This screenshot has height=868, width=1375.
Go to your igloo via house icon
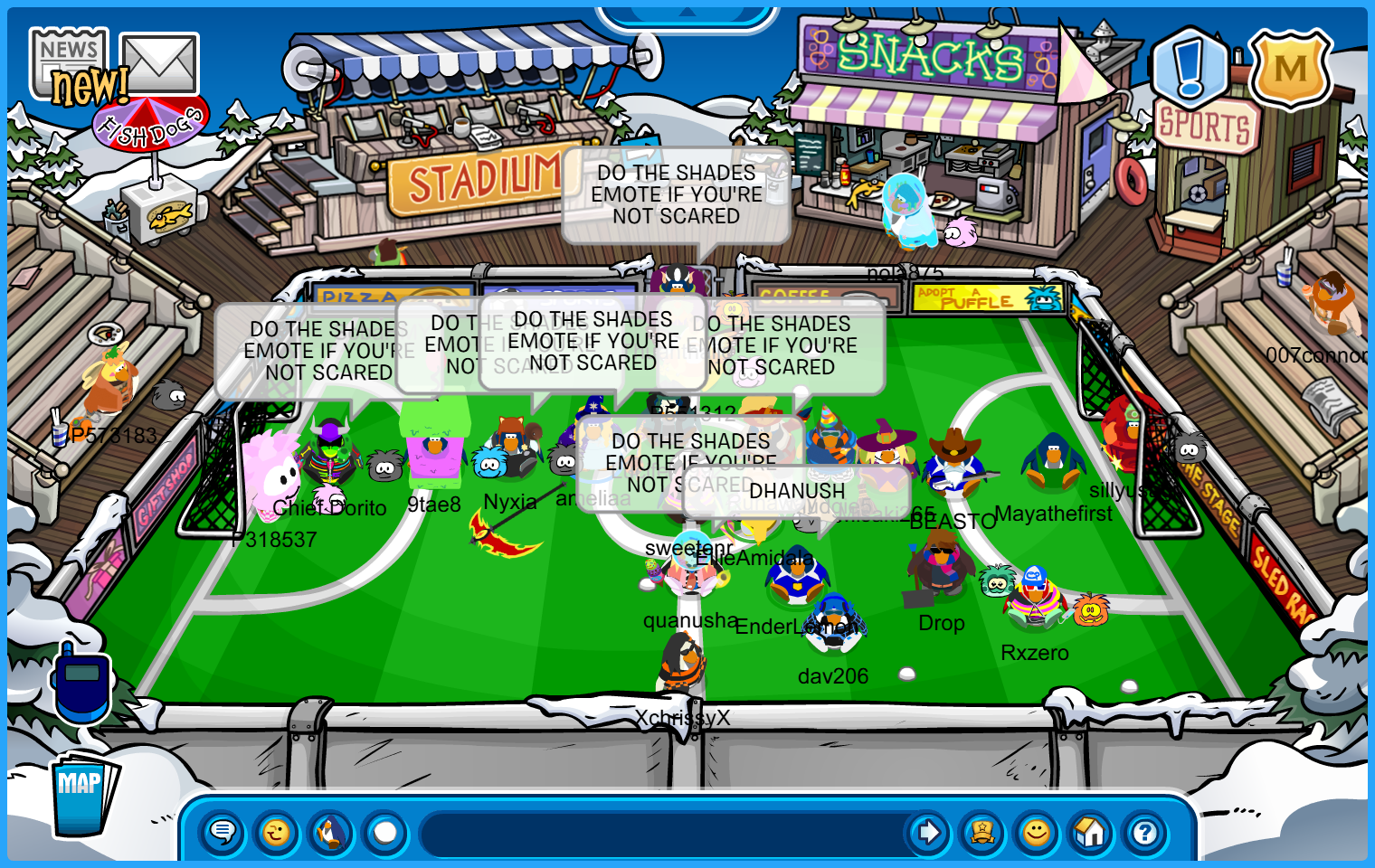1091,832
